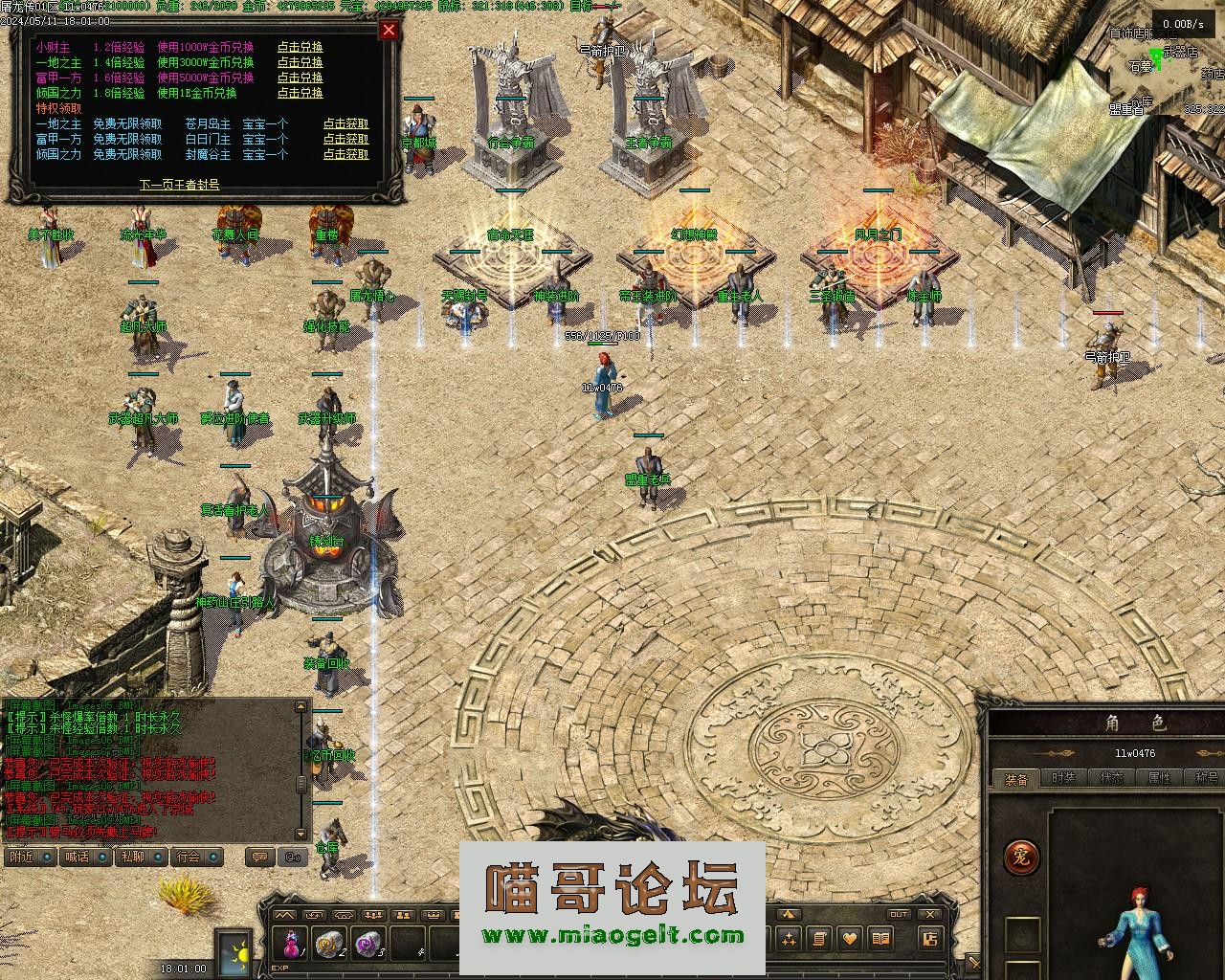Switch to the 状态 status tab
1225x980 pixels.
pos(1111,779)
